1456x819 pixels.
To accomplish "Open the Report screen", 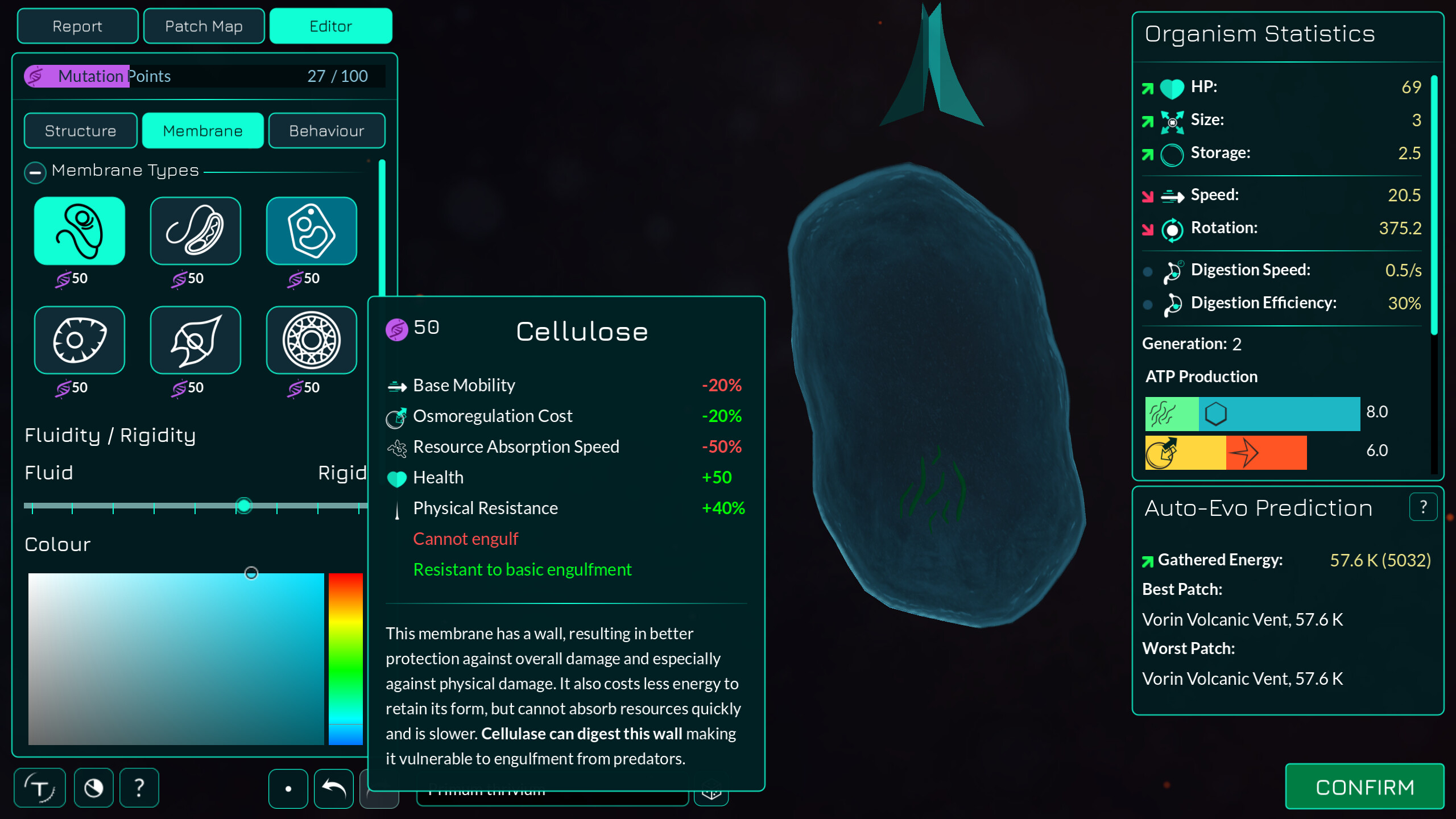I will coord(77,26).
